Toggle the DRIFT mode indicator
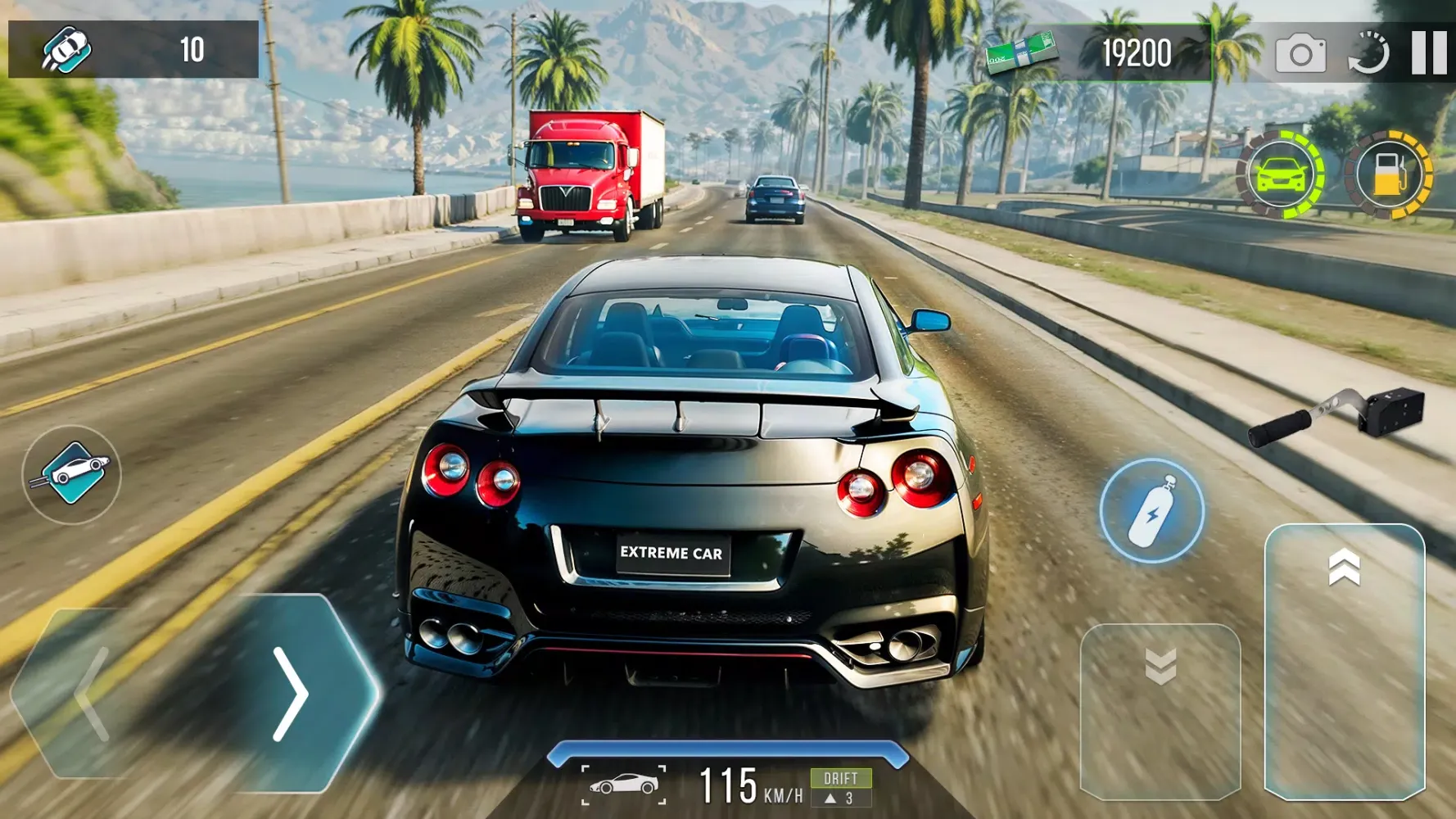 841,787
